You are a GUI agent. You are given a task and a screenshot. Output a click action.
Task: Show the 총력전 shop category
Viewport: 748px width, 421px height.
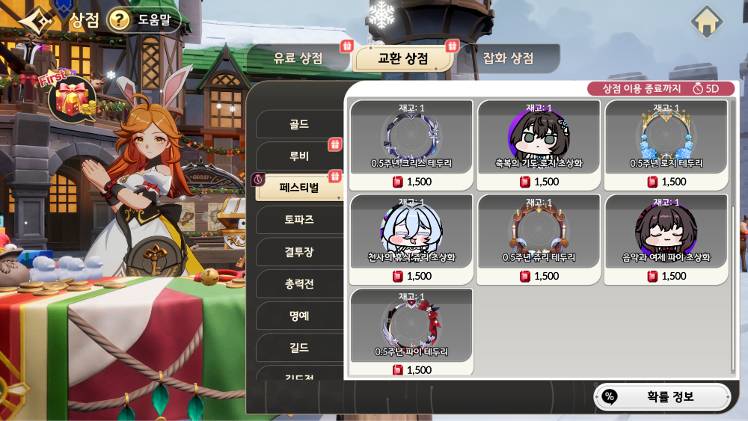(298, 284)
